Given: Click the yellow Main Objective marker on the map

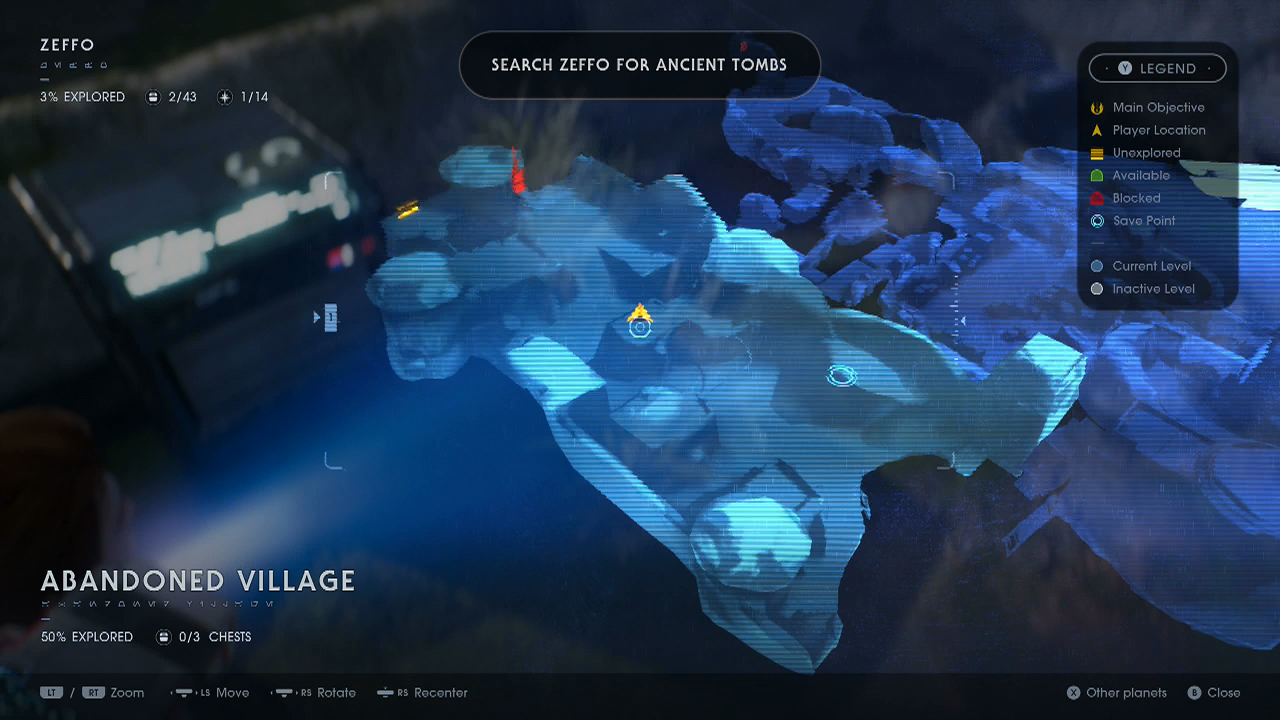Looking at the screenshot, I should (640, 312).
